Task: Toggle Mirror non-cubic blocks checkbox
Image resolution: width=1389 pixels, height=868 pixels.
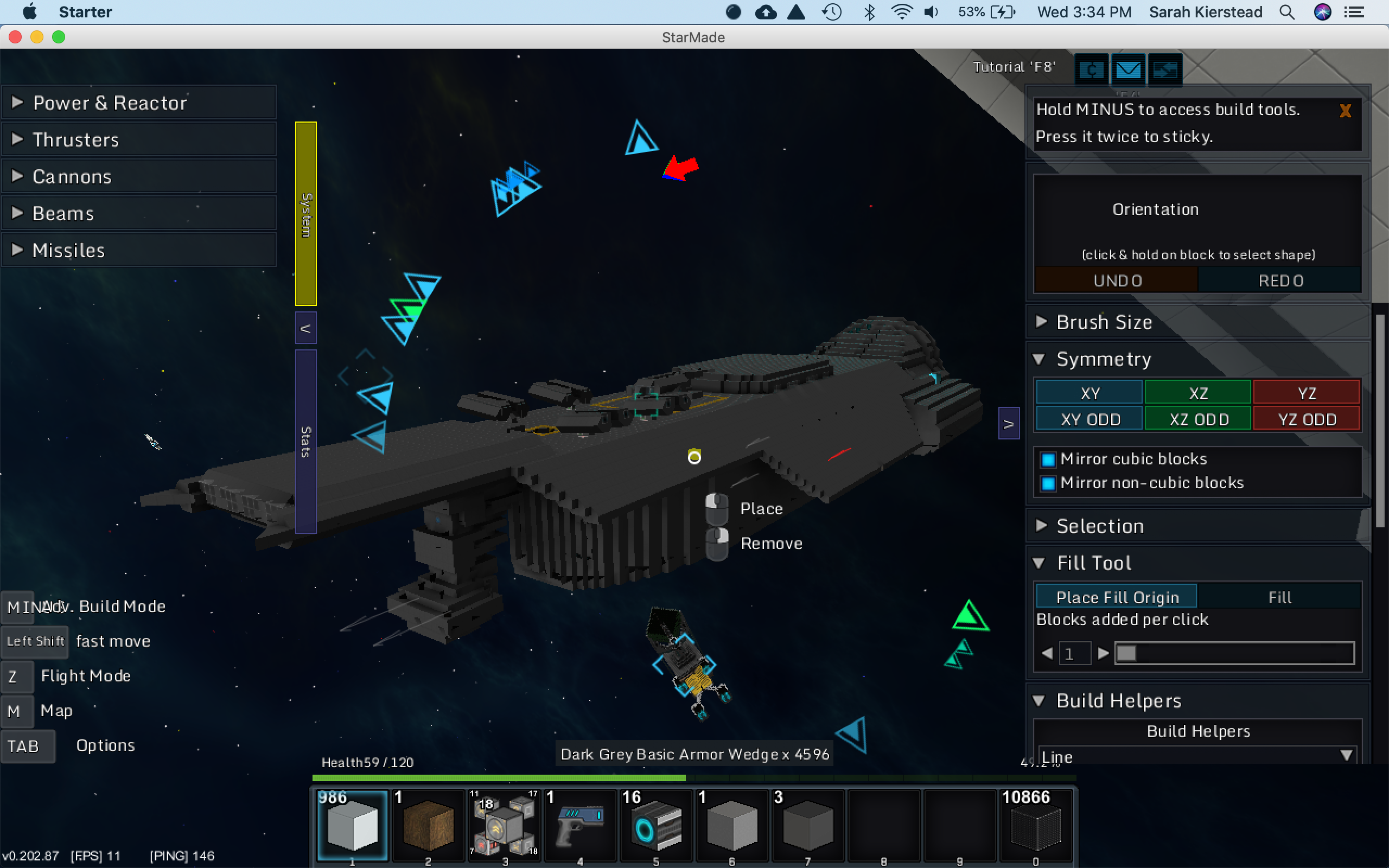Action: click(1048, 483)
